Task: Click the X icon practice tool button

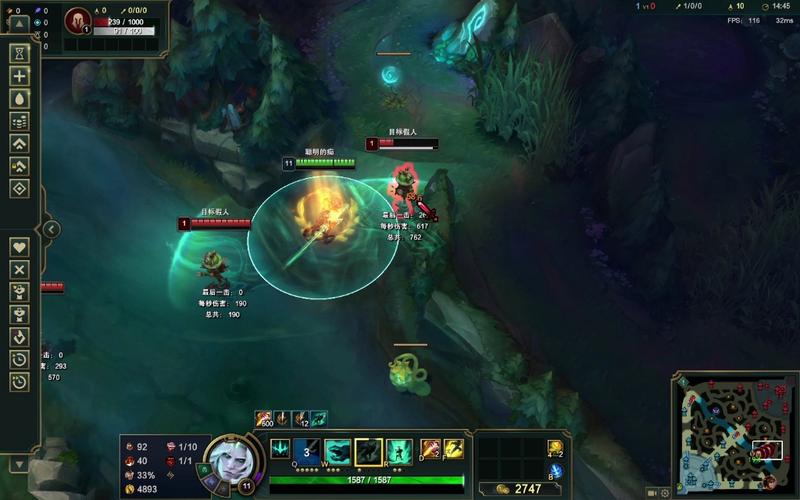Action: pos(19,269)
